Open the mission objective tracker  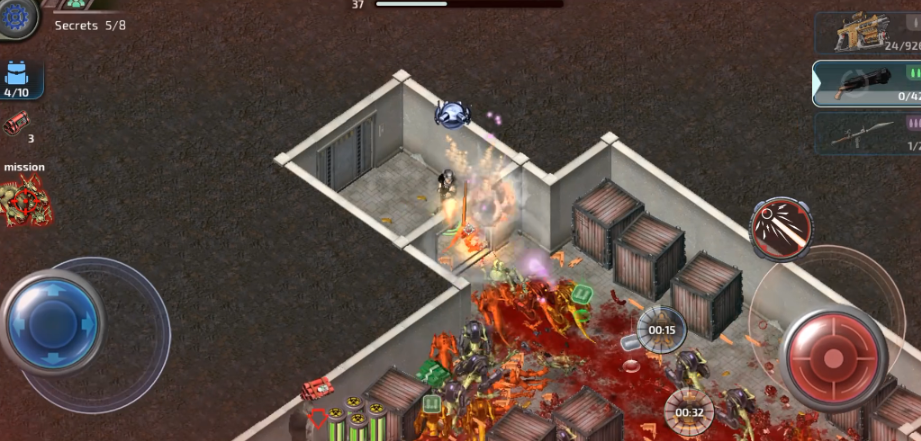tap(25, 197)
